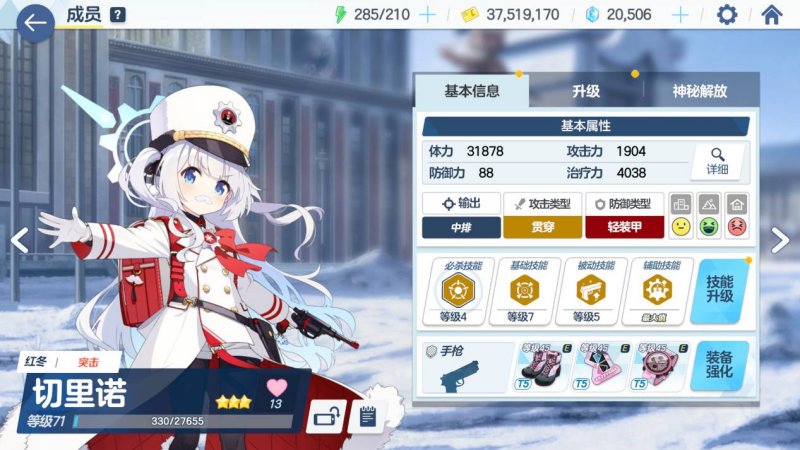Open the notepad icon button
The image size is (800, 450).
[x=367, y=415]
